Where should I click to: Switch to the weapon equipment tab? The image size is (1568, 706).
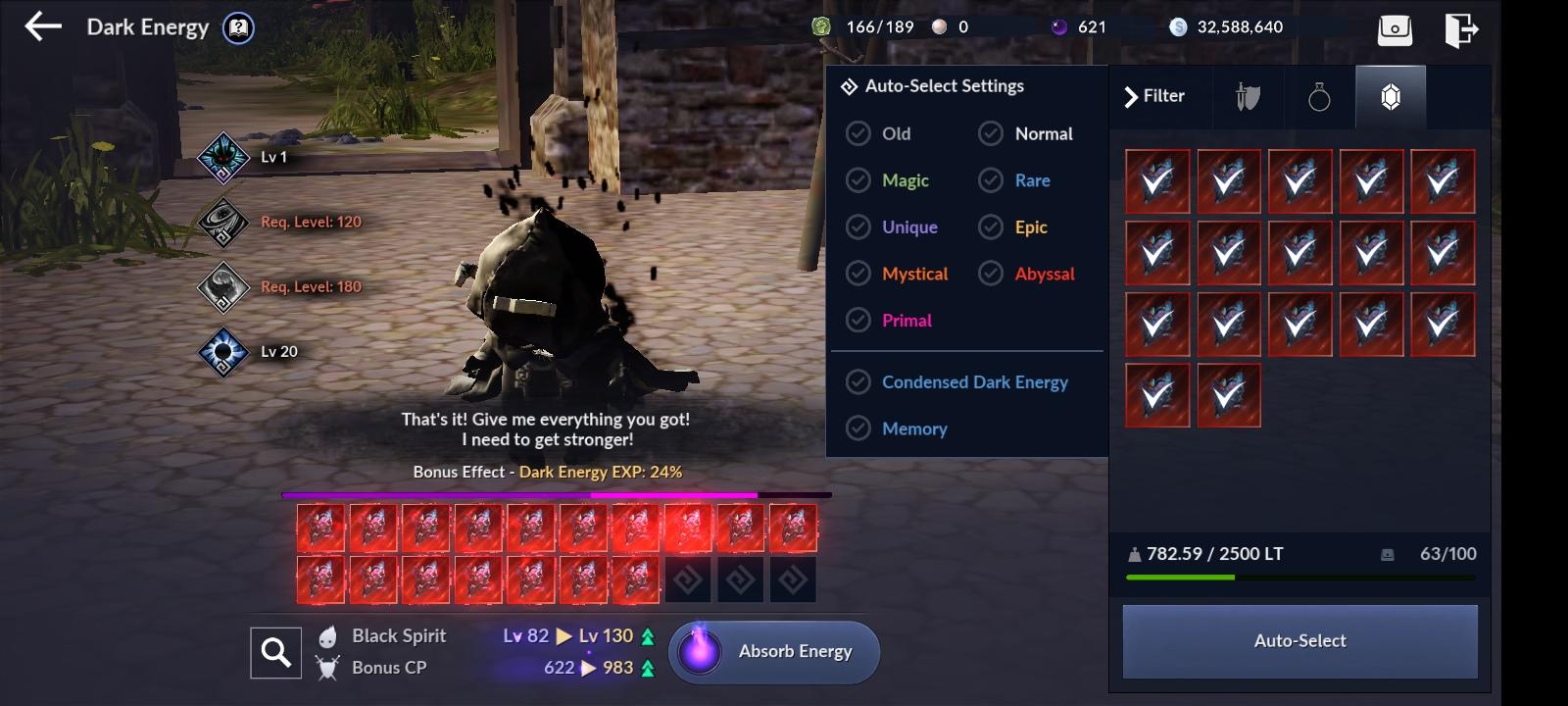click(1247, 96)
